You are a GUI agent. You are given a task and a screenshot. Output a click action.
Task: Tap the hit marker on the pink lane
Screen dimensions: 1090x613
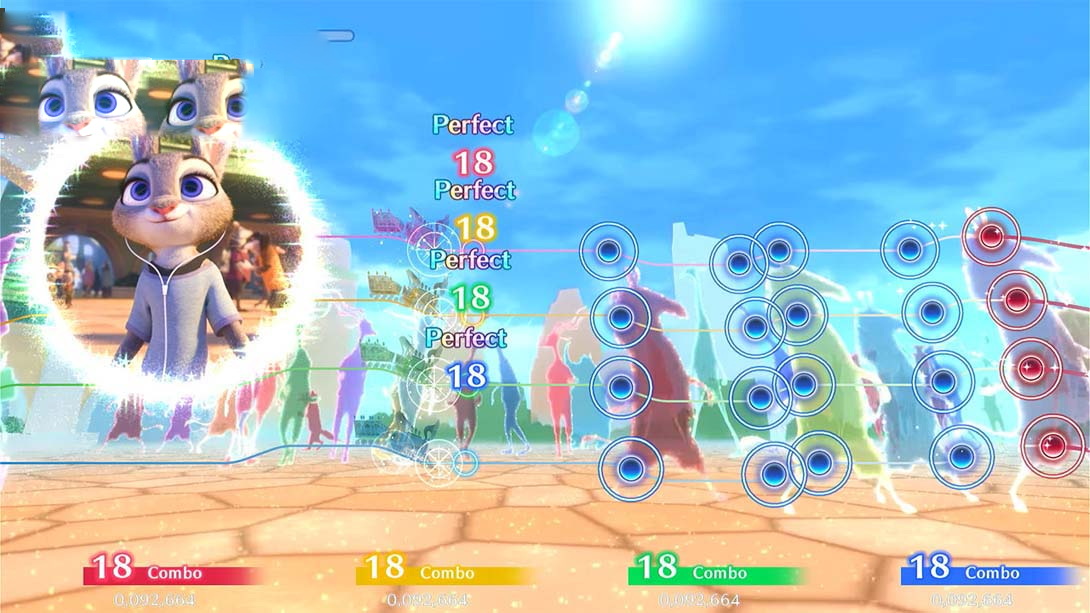point(433,243)
